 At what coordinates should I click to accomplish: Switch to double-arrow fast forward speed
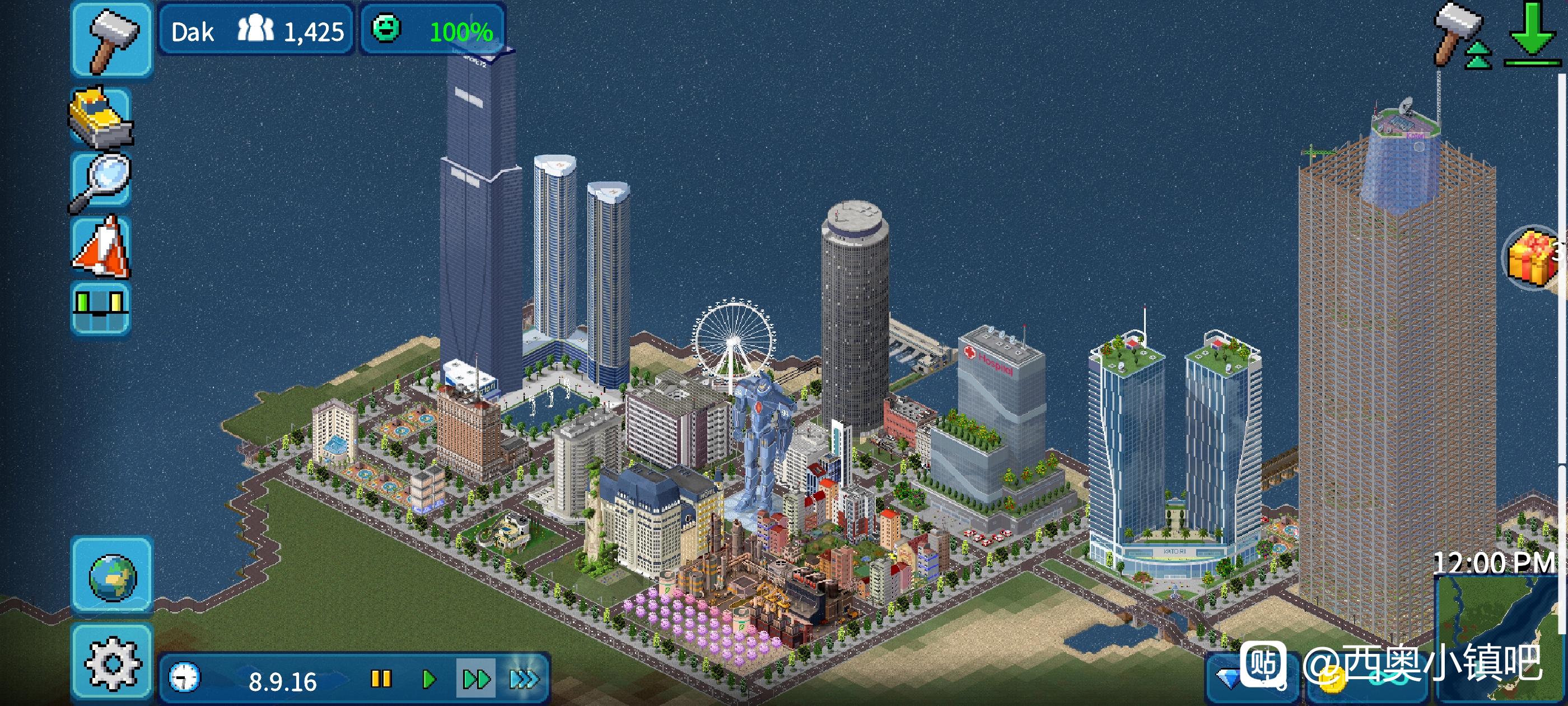(476, 679)
